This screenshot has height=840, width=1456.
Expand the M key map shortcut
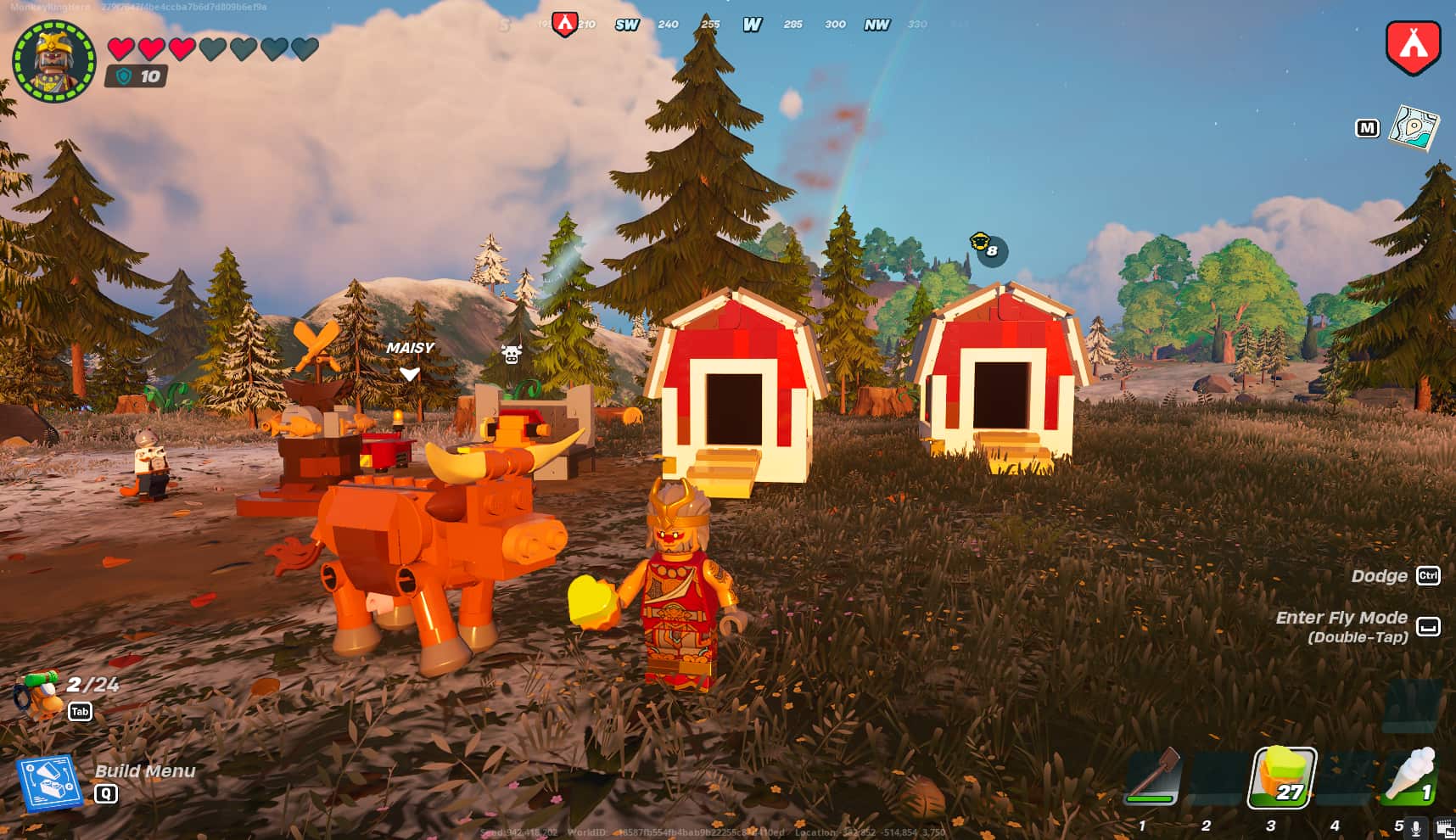1368,128
